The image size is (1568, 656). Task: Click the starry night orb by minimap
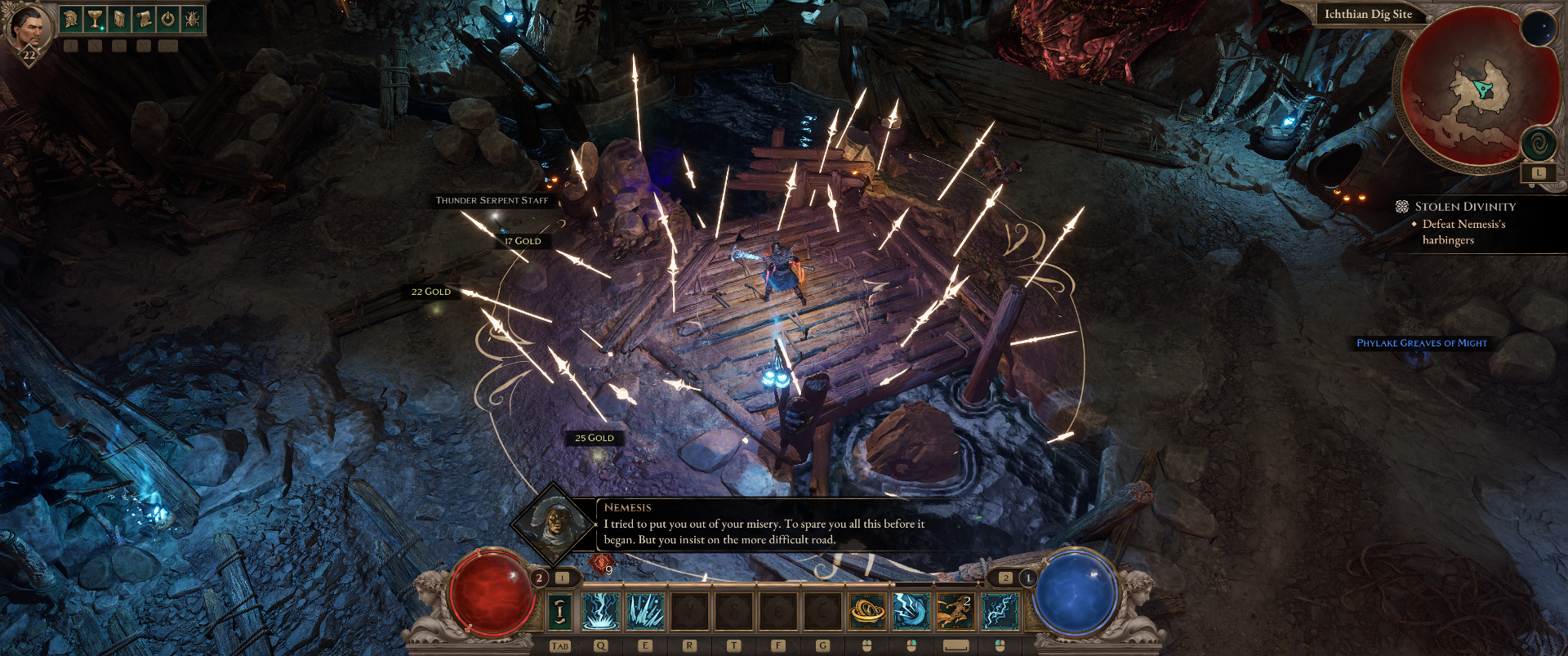[1538, 29]
